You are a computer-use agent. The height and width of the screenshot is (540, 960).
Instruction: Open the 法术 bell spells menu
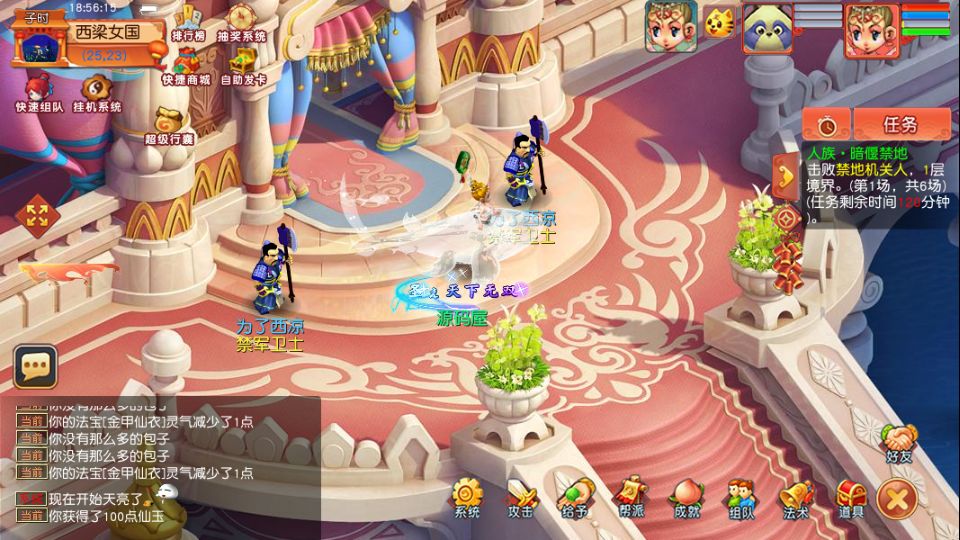tap(796, 495)
